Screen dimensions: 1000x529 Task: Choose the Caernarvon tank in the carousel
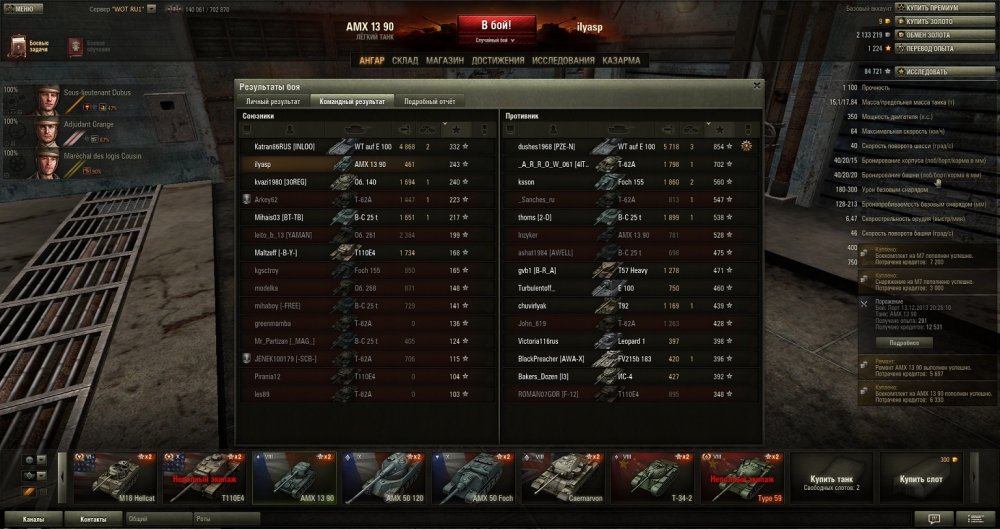click(x=566, y=476)
